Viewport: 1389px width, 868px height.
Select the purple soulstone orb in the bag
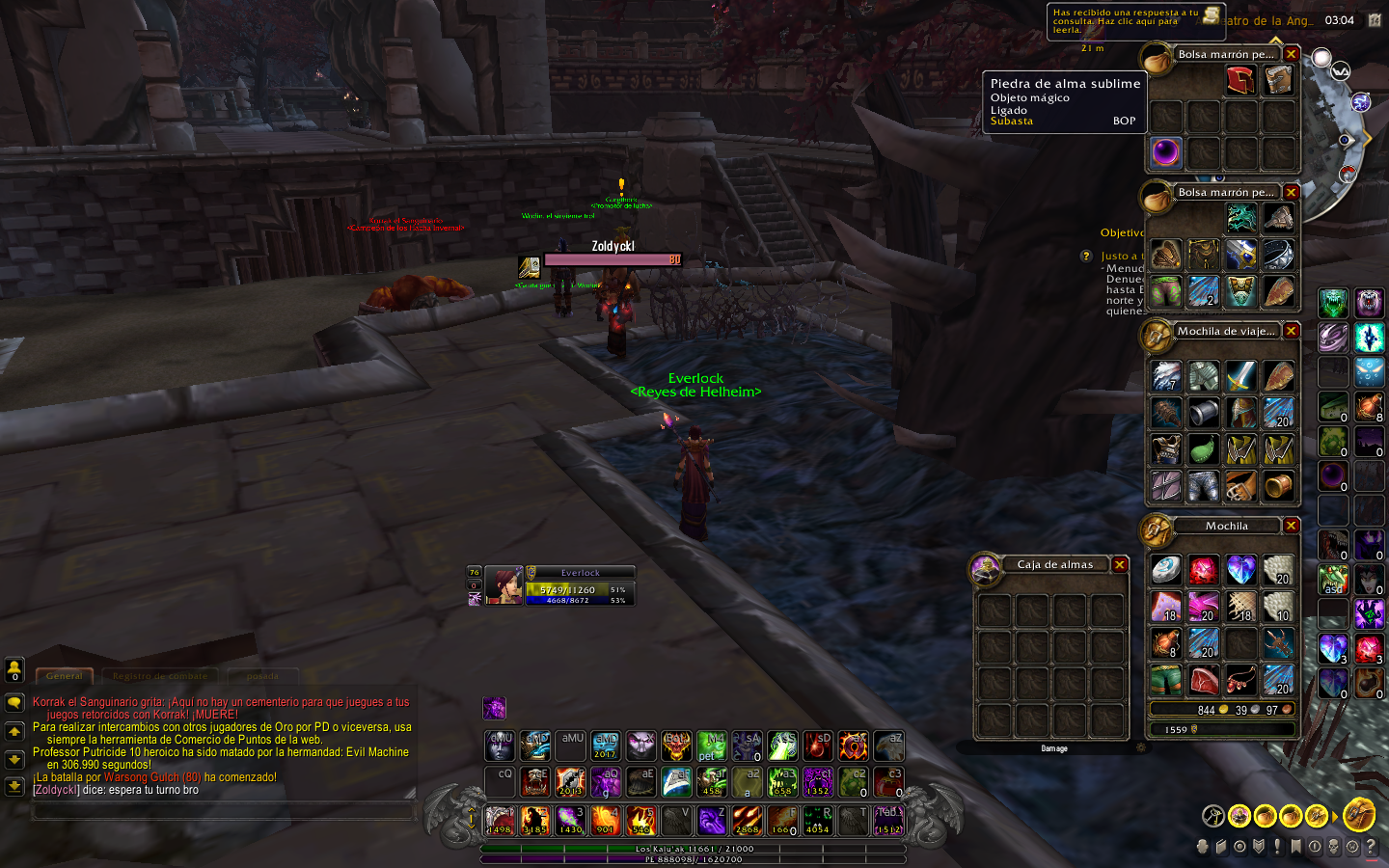coord(1166,152)
